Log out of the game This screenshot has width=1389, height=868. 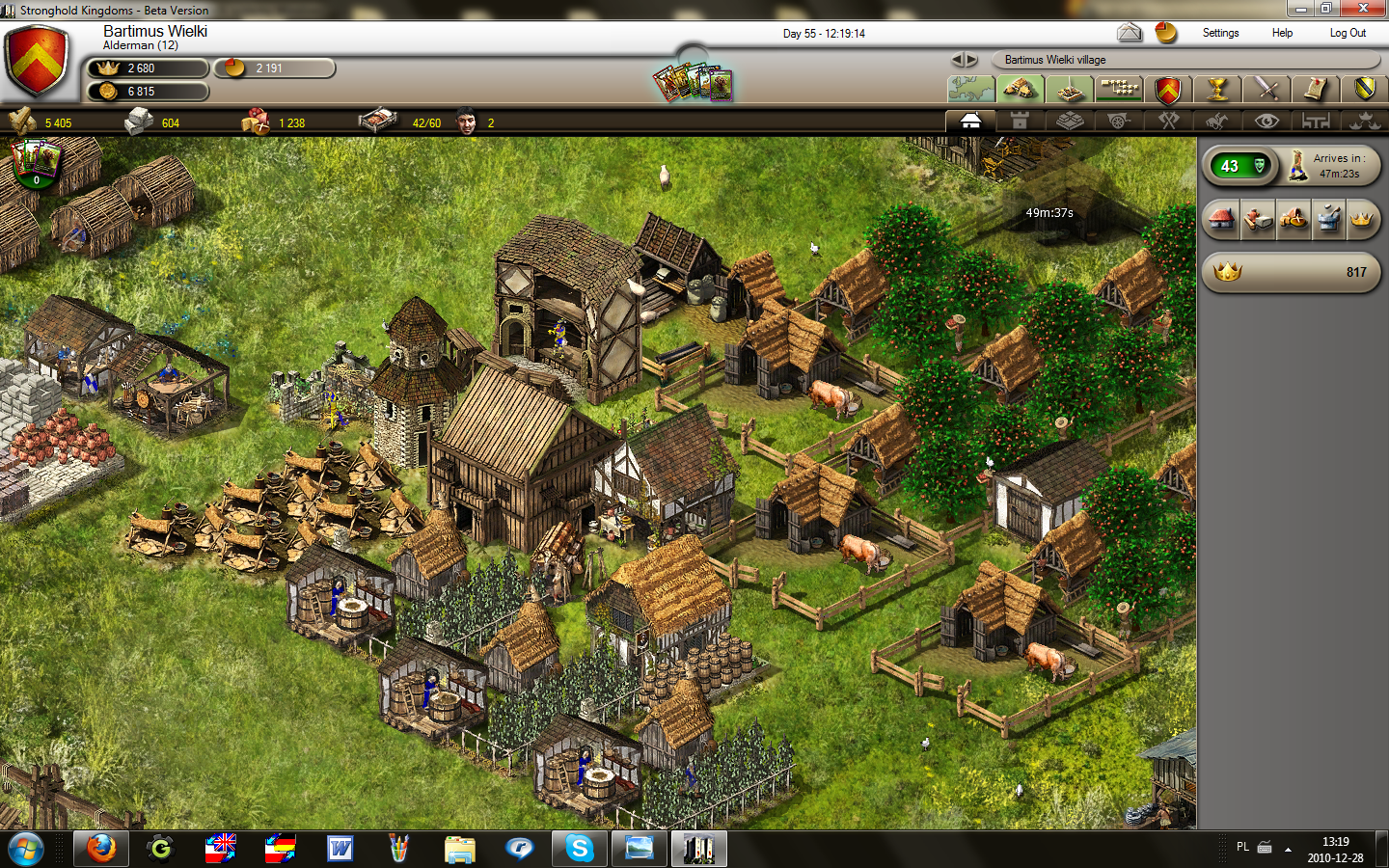pos(1348,33)
